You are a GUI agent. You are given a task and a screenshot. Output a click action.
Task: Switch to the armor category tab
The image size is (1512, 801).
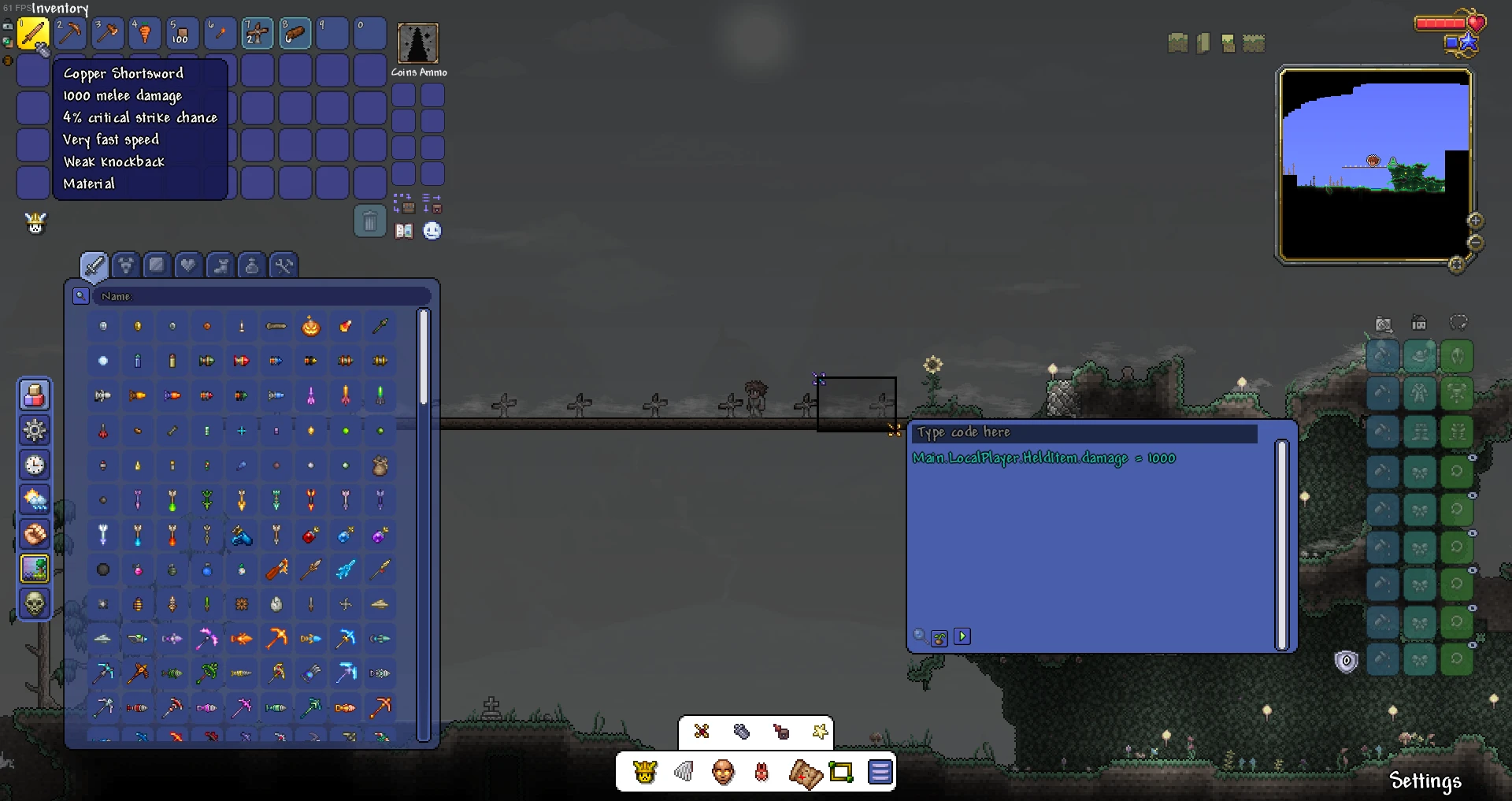click(x=125, y=265)
